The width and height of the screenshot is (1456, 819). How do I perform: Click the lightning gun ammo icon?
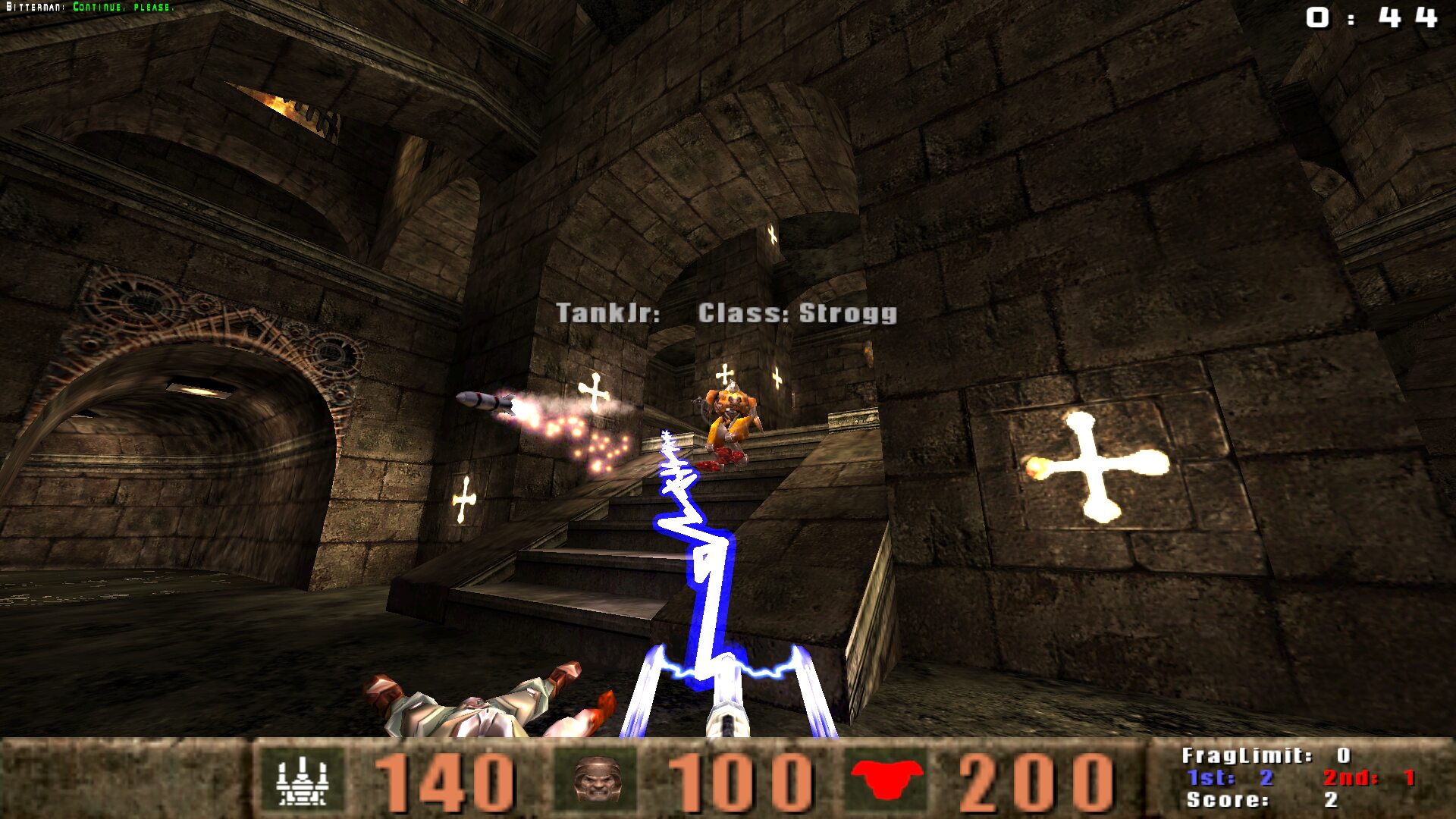301,780
